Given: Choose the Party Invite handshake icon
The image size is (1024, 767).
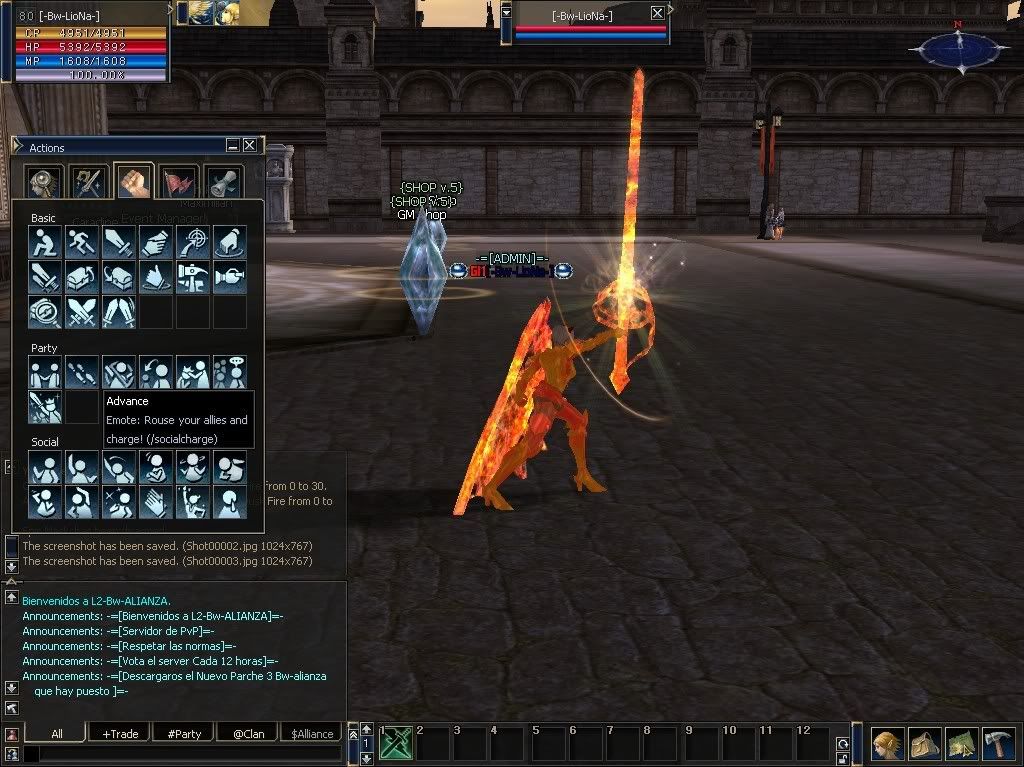Looking at the screenshot, I should pos(45,372).
